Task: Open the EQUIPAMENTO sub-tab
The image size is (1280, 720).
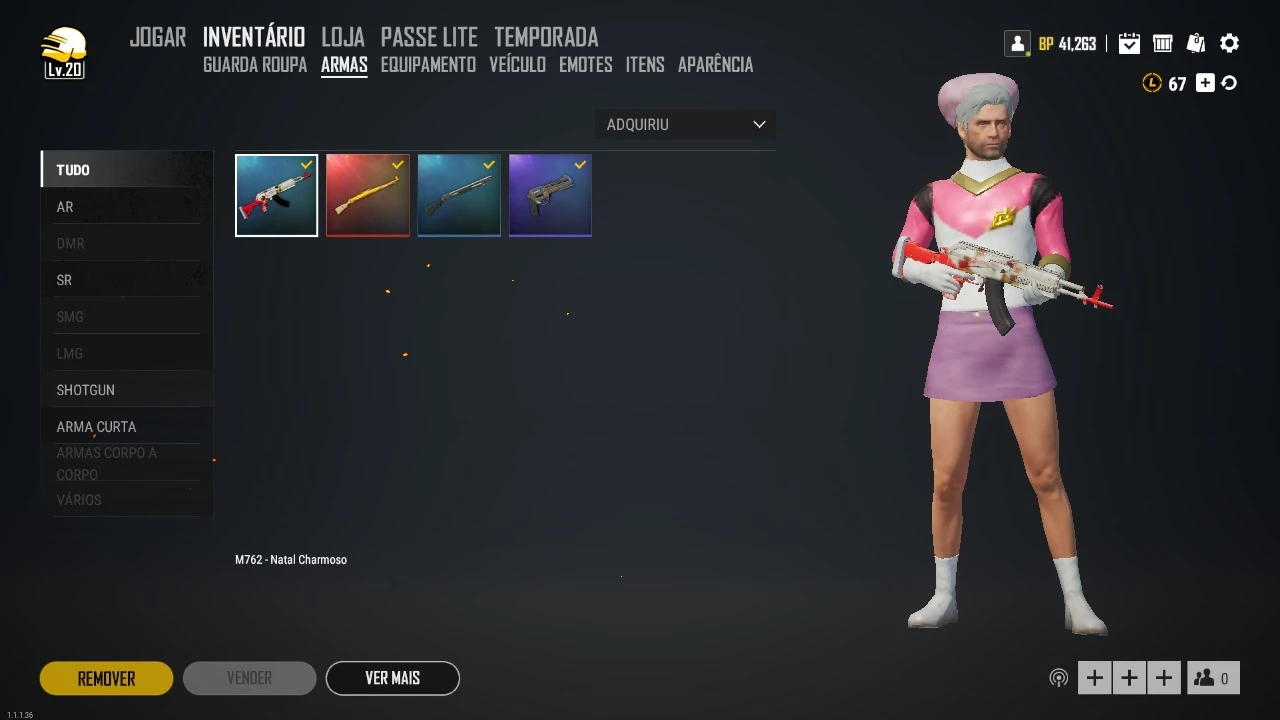Action: (x=428, y=65)
